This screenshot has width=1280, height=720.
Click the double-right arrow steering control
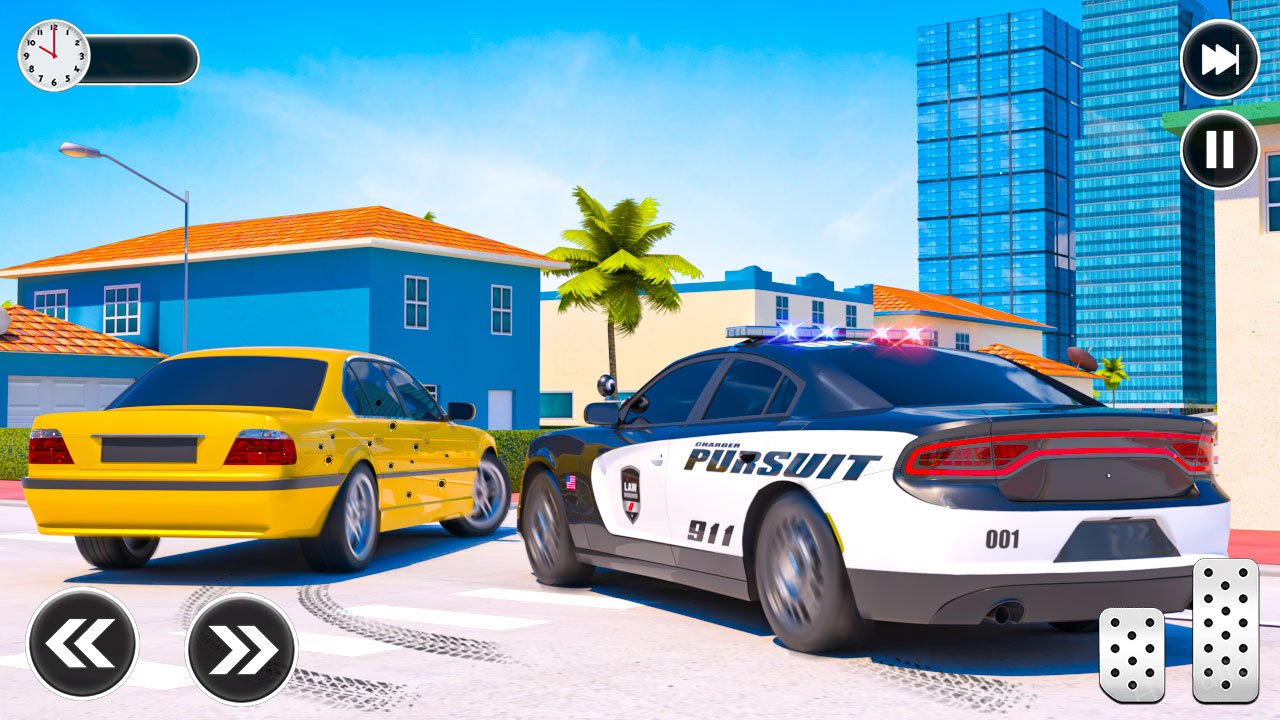click(x=240, y=645)
